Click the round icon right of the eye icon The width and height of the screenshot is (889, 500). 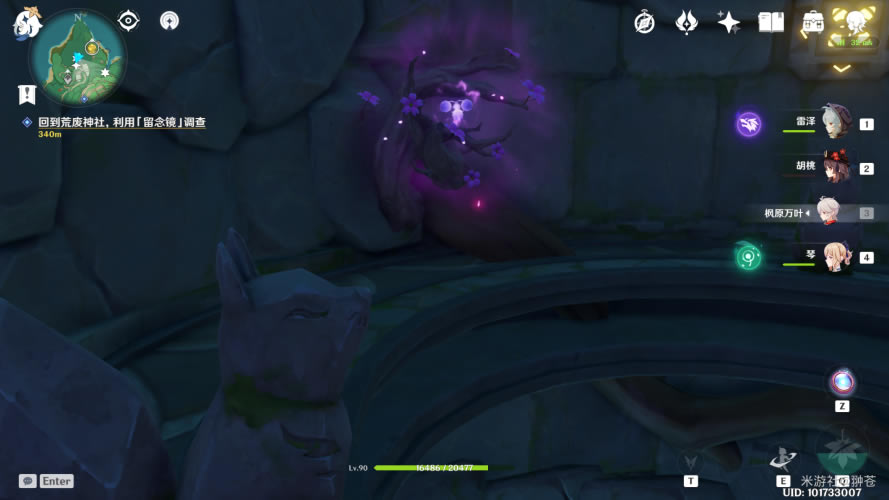(x=169, y=20)
